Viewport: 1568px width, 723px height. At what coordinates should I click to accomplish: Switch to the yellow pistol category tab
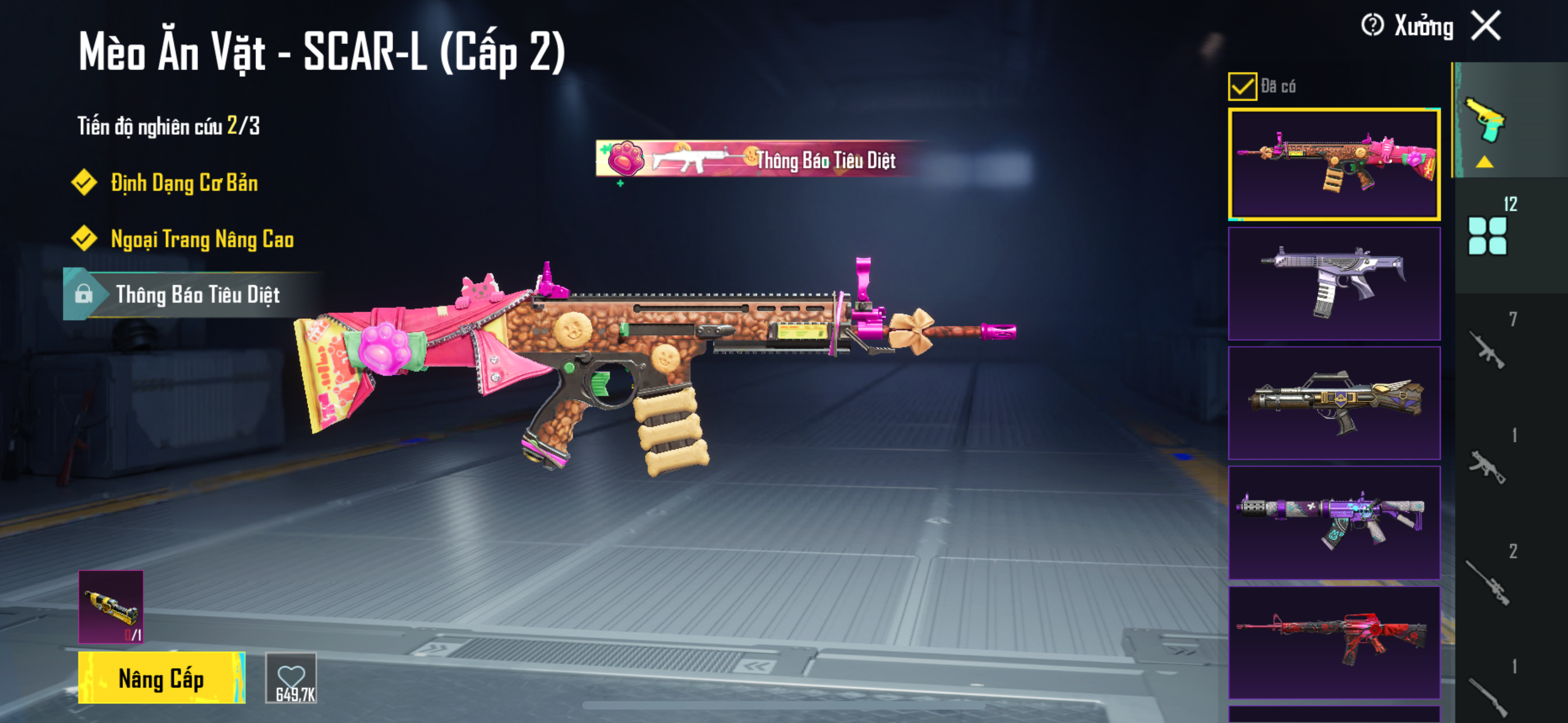(x=1486, y=122)
